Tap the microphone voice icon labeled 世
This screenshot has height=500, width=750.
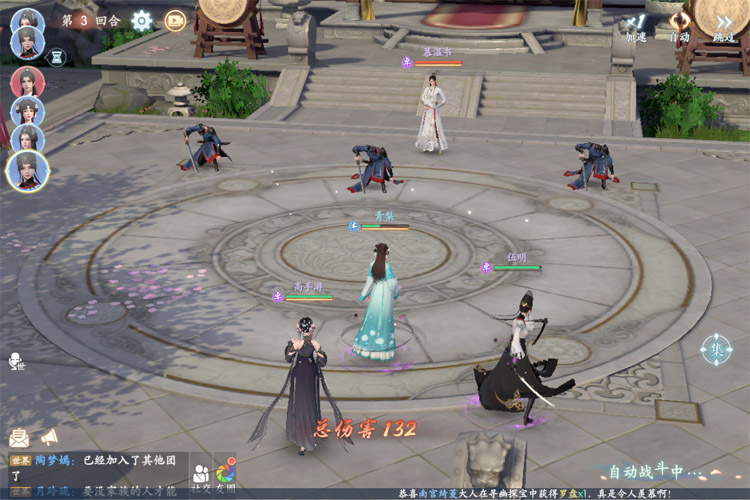pyautogui.click(x=17, y=362)
